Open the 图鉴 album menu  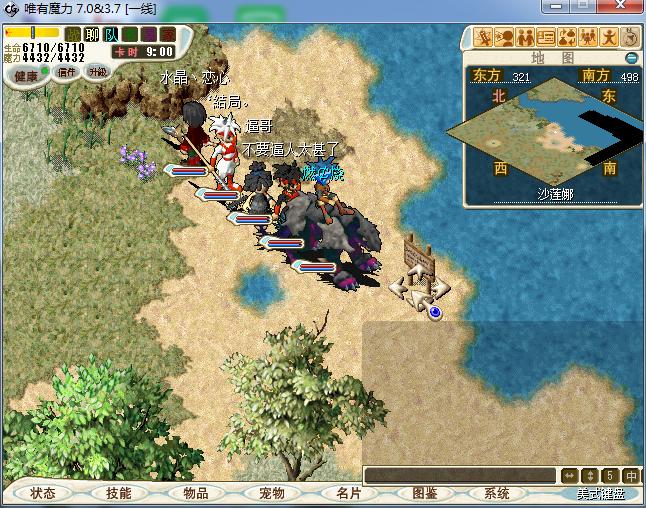click(424, 493)
